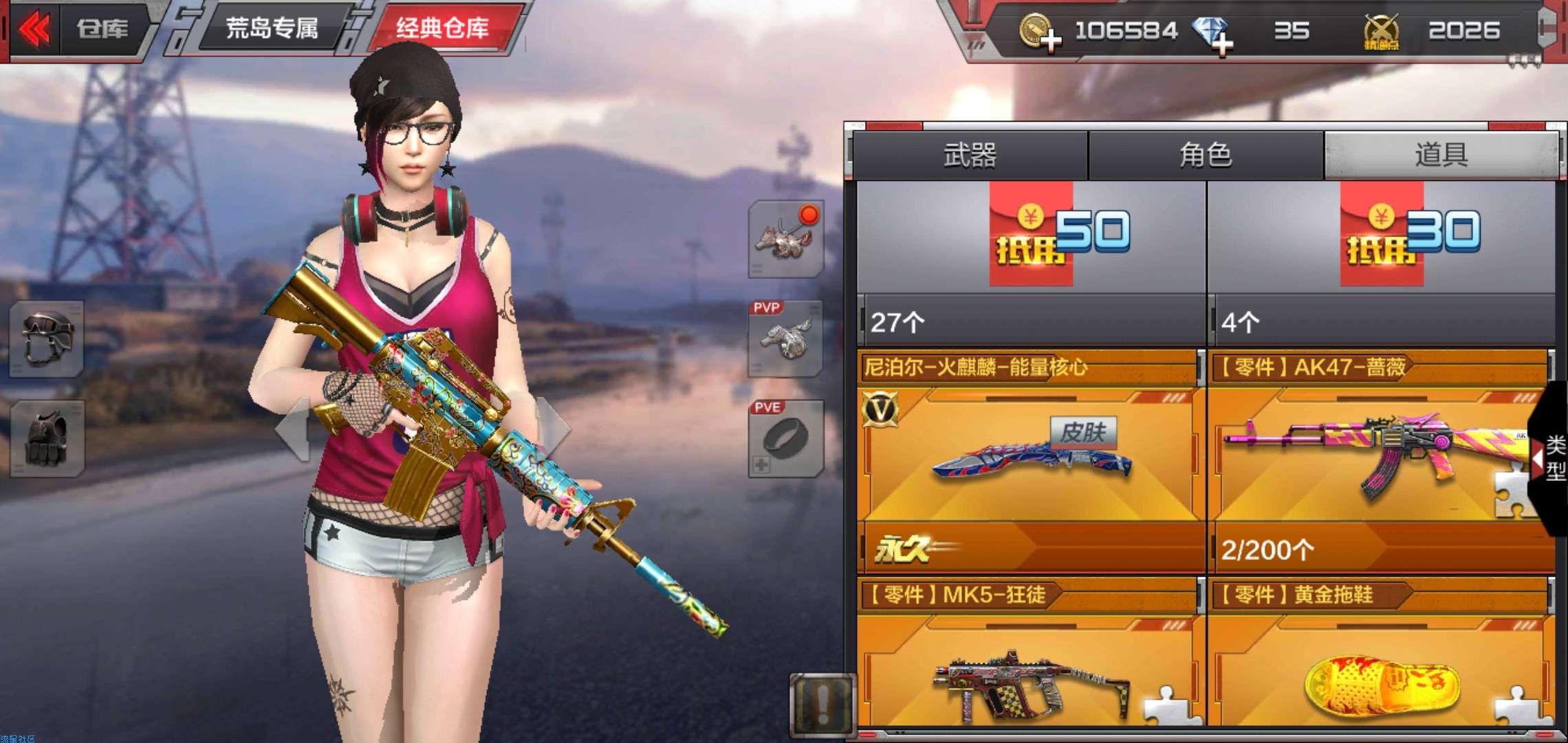This screenshot has width=1568, height=743.
Task: Select the 黄金拖鞋 part item
Action: (x=1379, y=667)
